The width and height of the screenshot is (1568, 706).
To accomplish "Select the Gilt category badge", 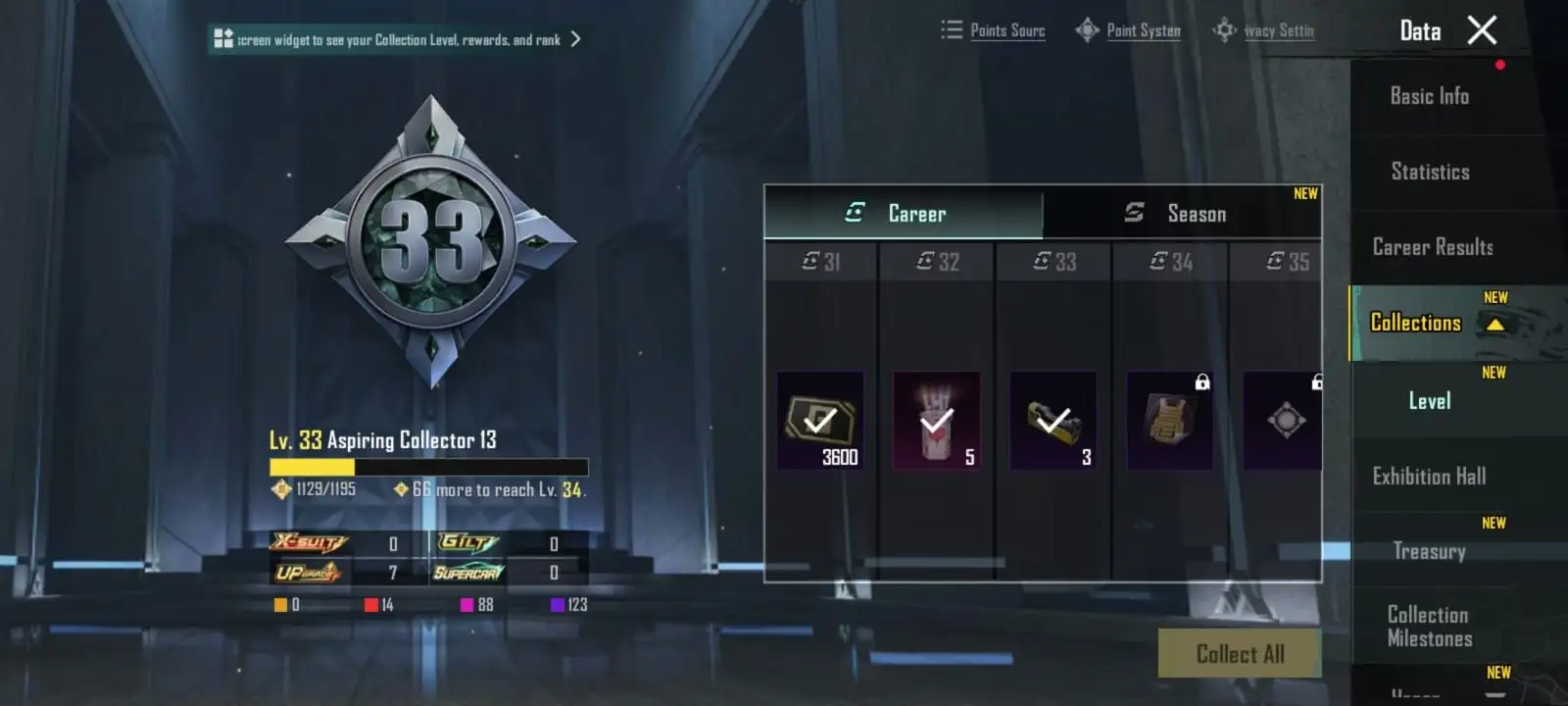I will point(468,543).
